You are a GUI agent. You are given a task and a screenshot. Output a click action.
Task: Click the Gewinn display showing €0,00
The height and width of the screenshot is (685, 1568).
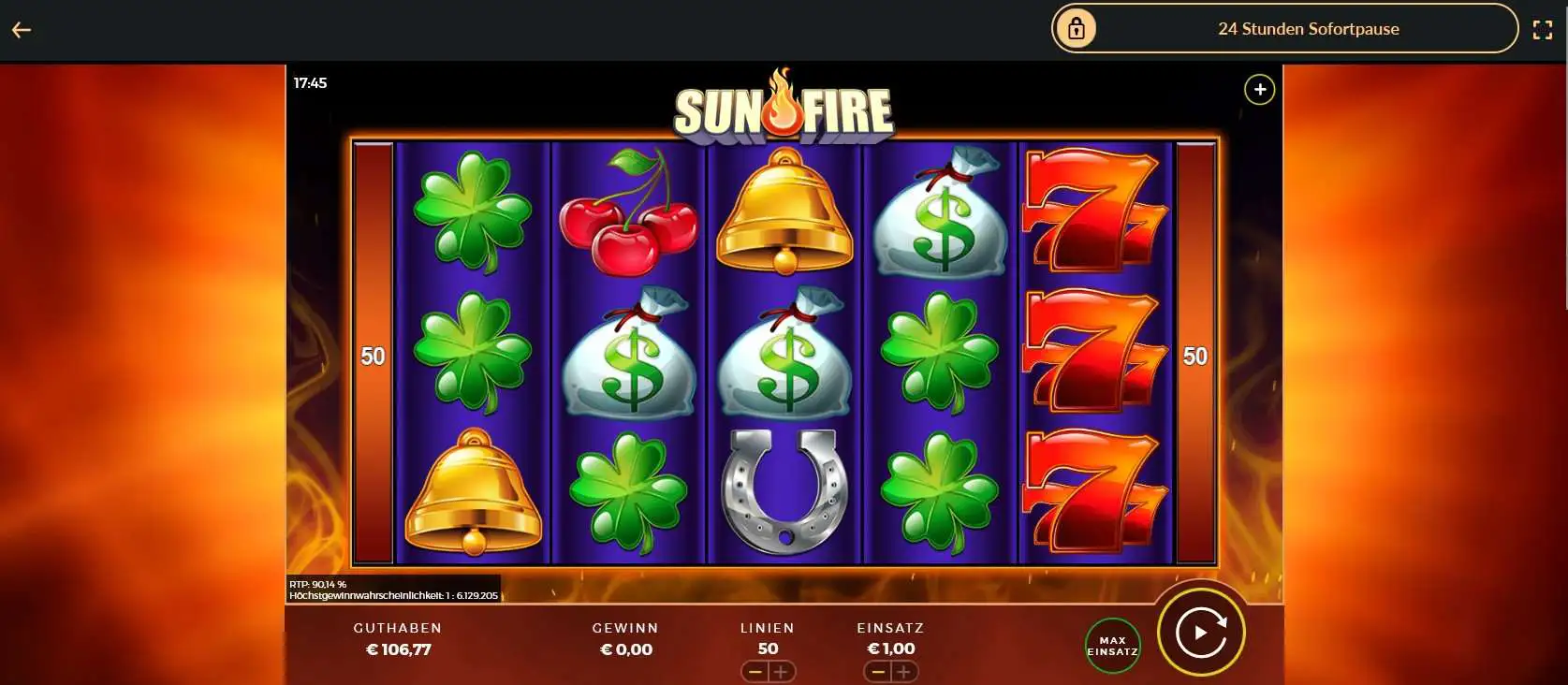point(625,649)
